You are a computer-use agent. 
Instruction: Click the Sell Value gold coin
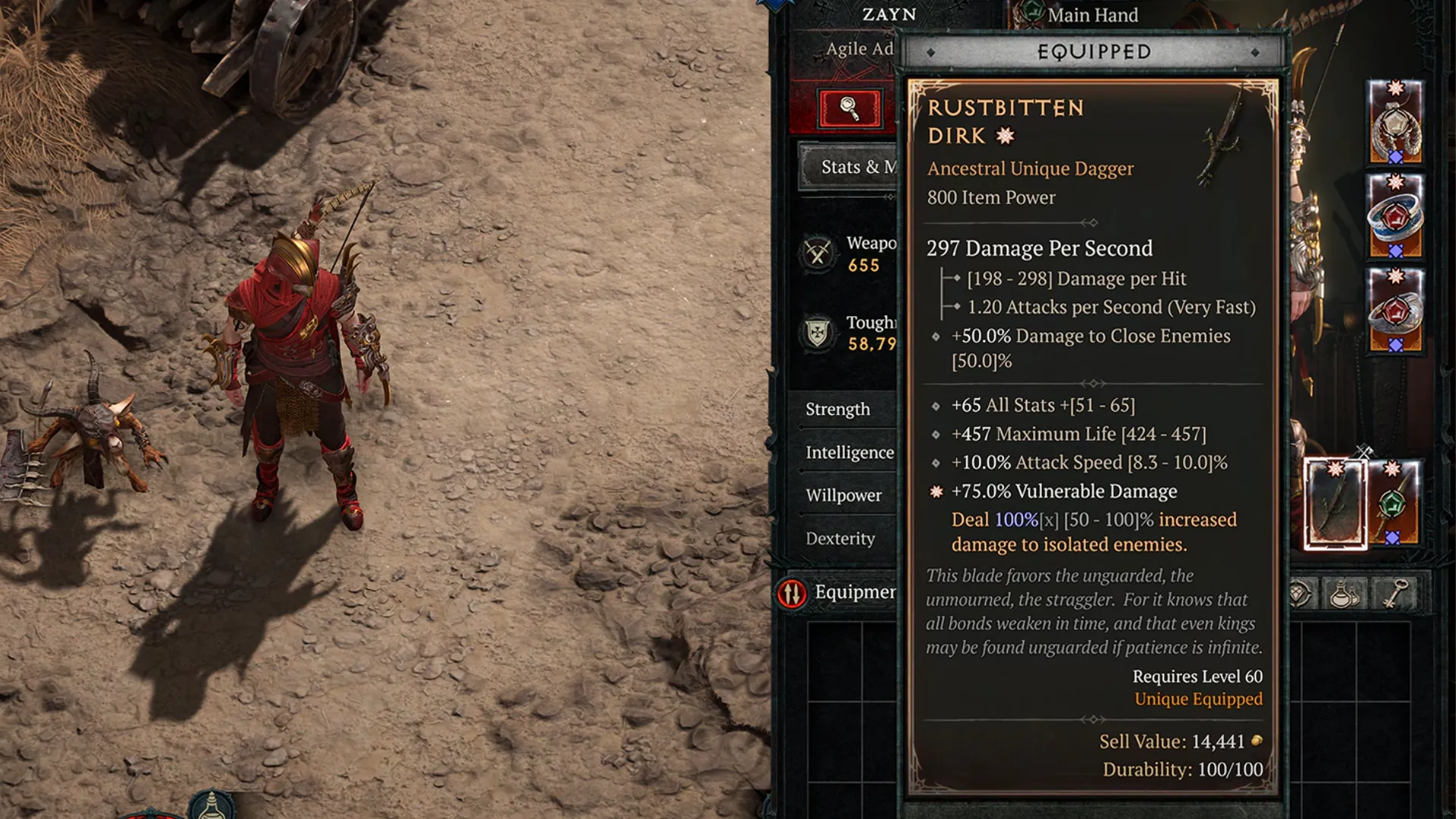point(1257,743)
